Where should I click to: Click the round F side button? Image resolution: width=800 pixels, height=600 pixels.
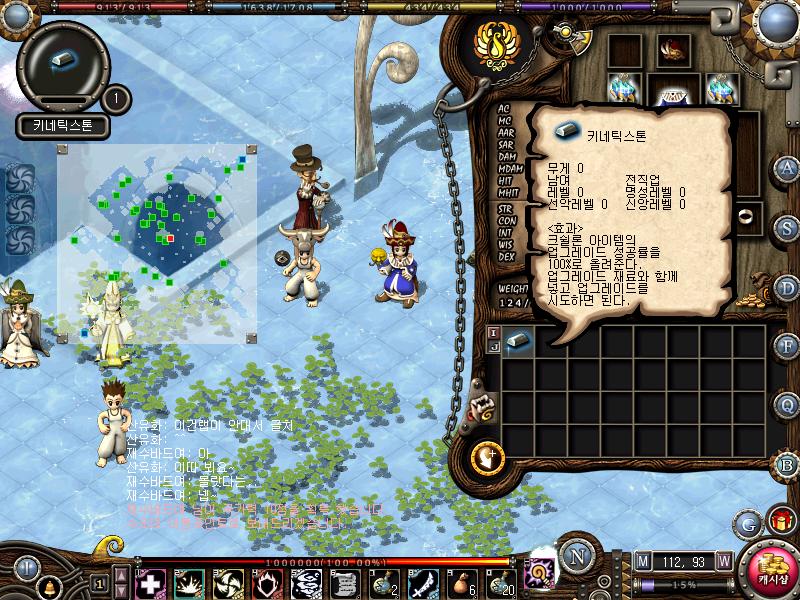pyautogui.click(x=787, y=346)
